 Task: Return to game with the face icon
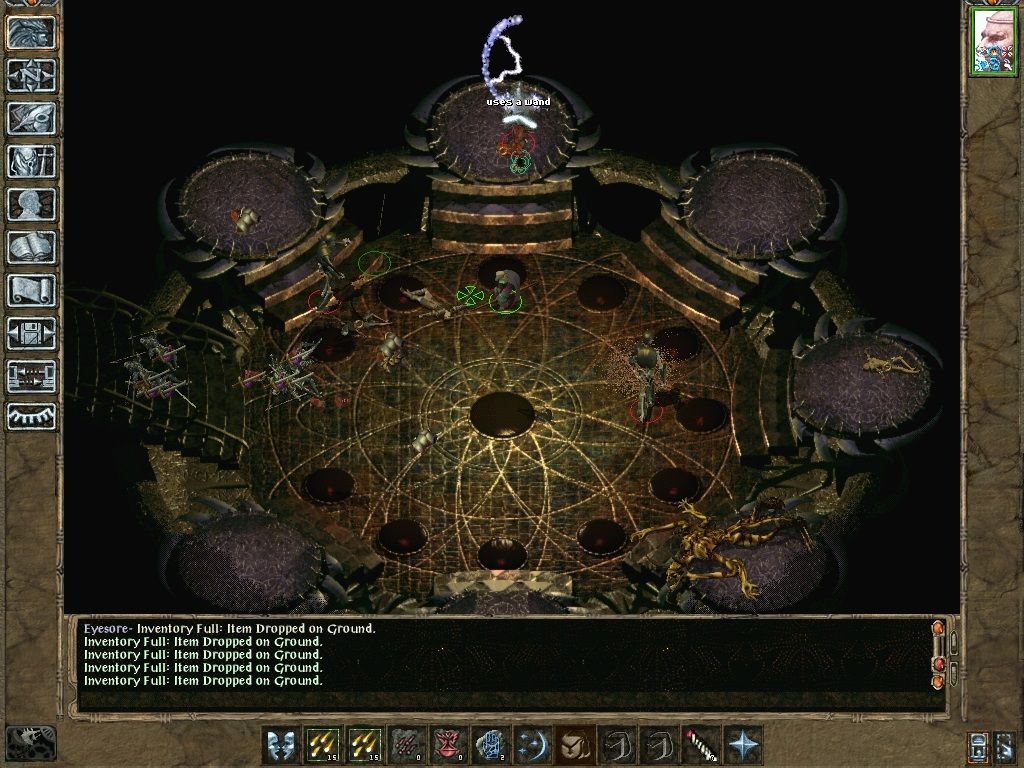tap(32, 32)
